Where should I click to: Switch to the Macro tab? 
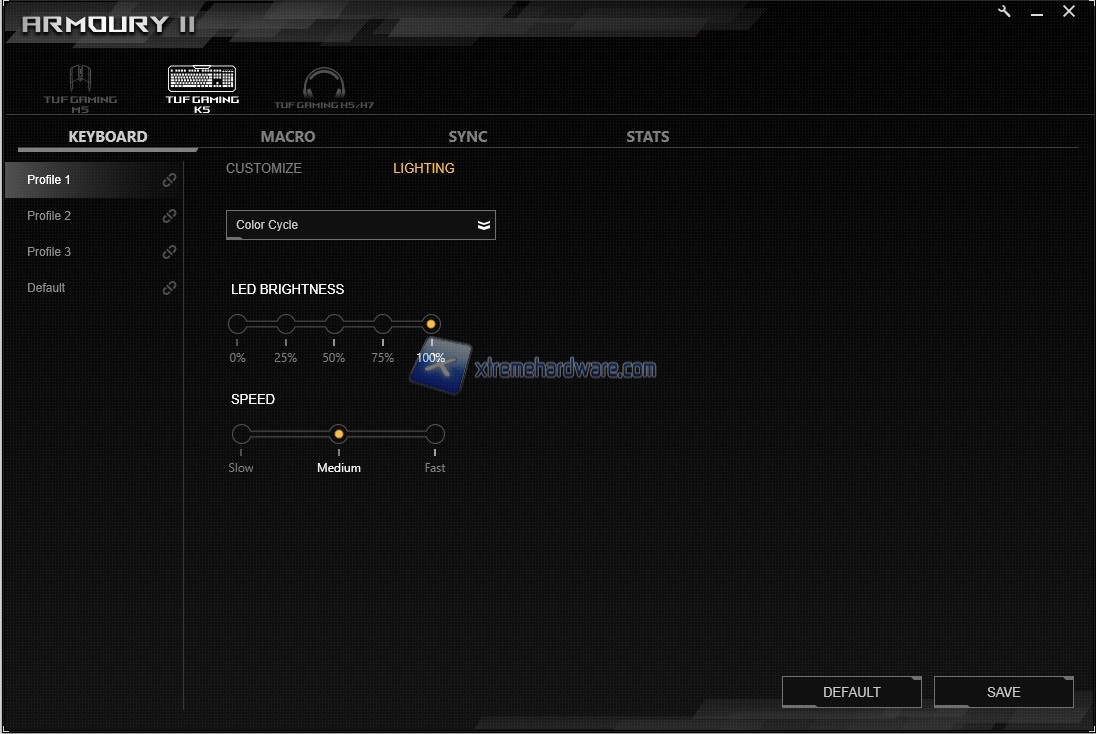pyautogui.click(x=288, y=137)
